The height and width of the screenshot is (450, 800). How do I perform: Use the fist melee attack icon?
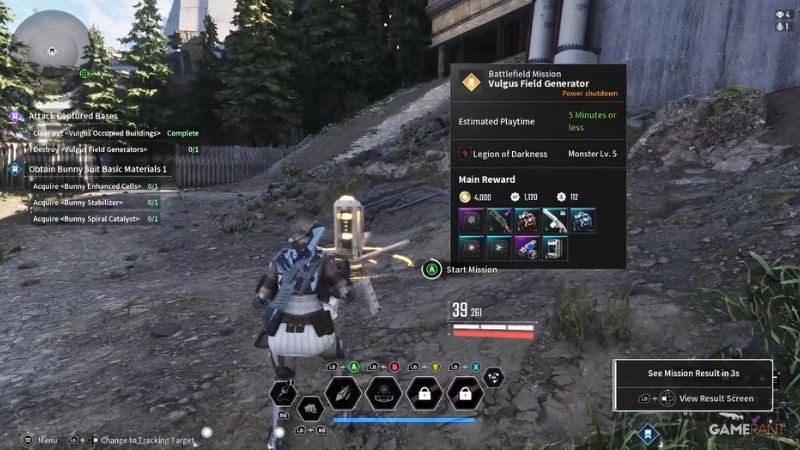(310, 408)
